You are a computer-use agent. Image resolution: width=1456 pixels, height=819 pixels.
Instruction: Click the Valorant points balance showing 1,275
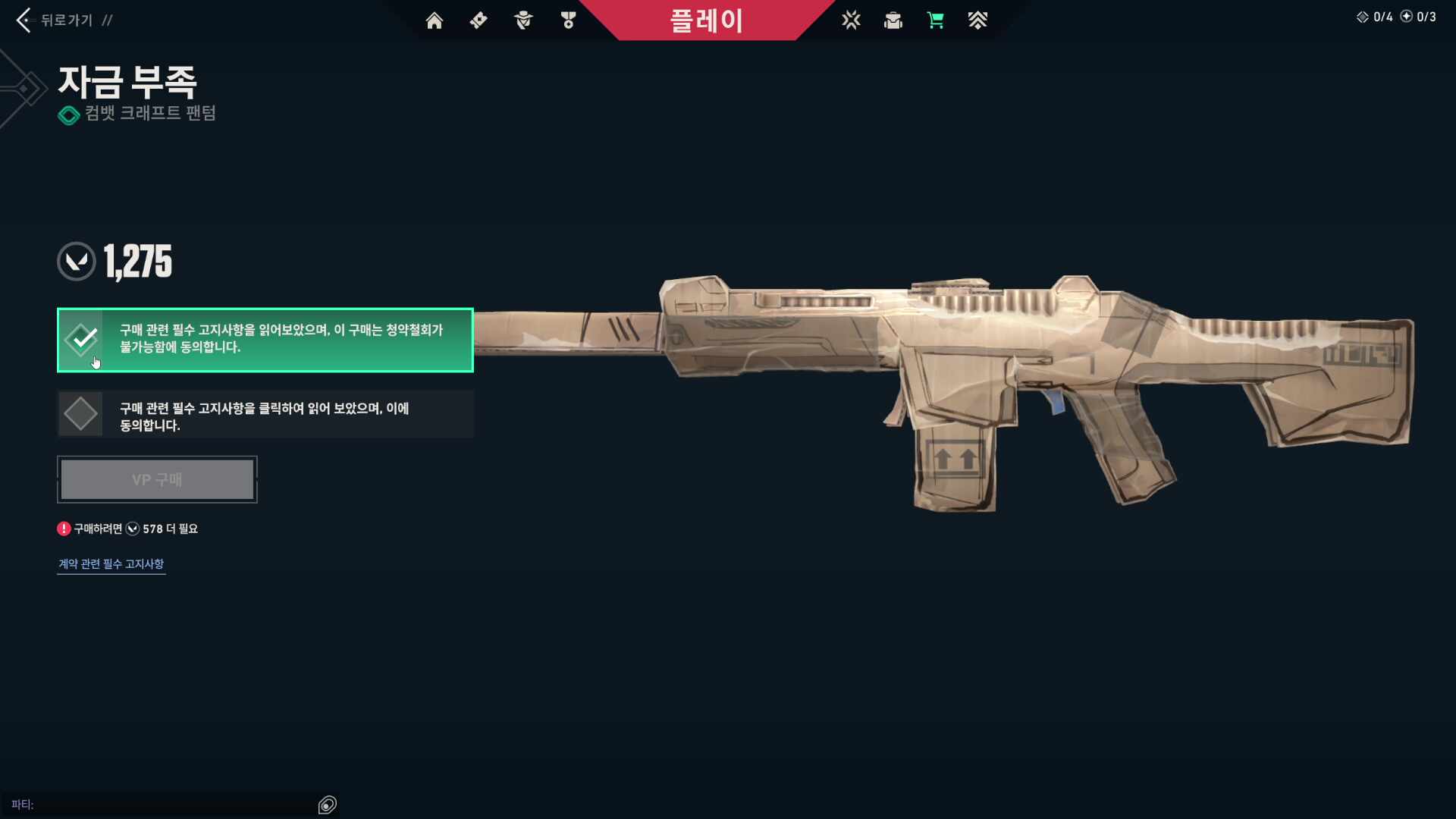(114, 261)
